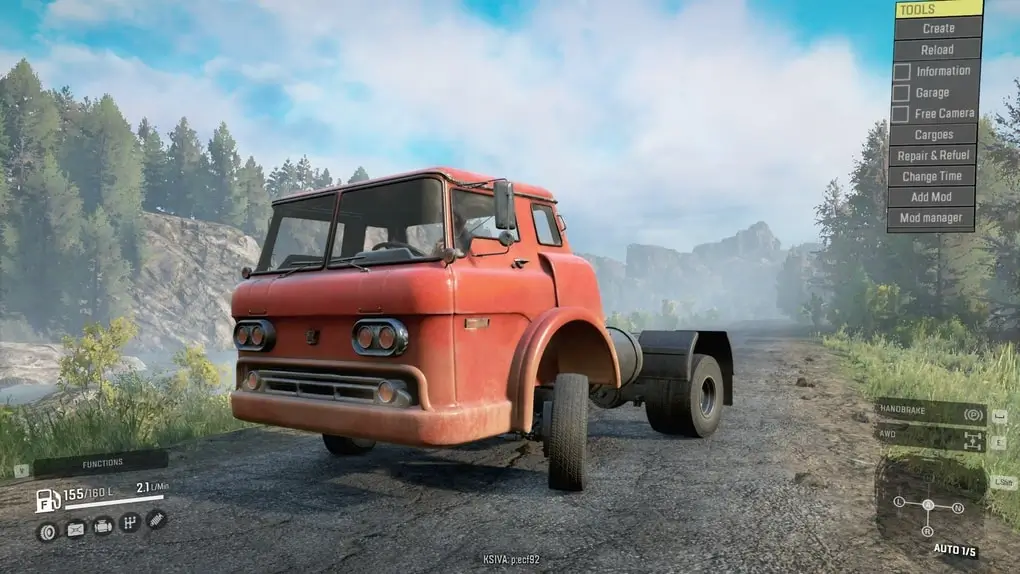
Task: Expand the Functions panel
Action: coord(101,463)
